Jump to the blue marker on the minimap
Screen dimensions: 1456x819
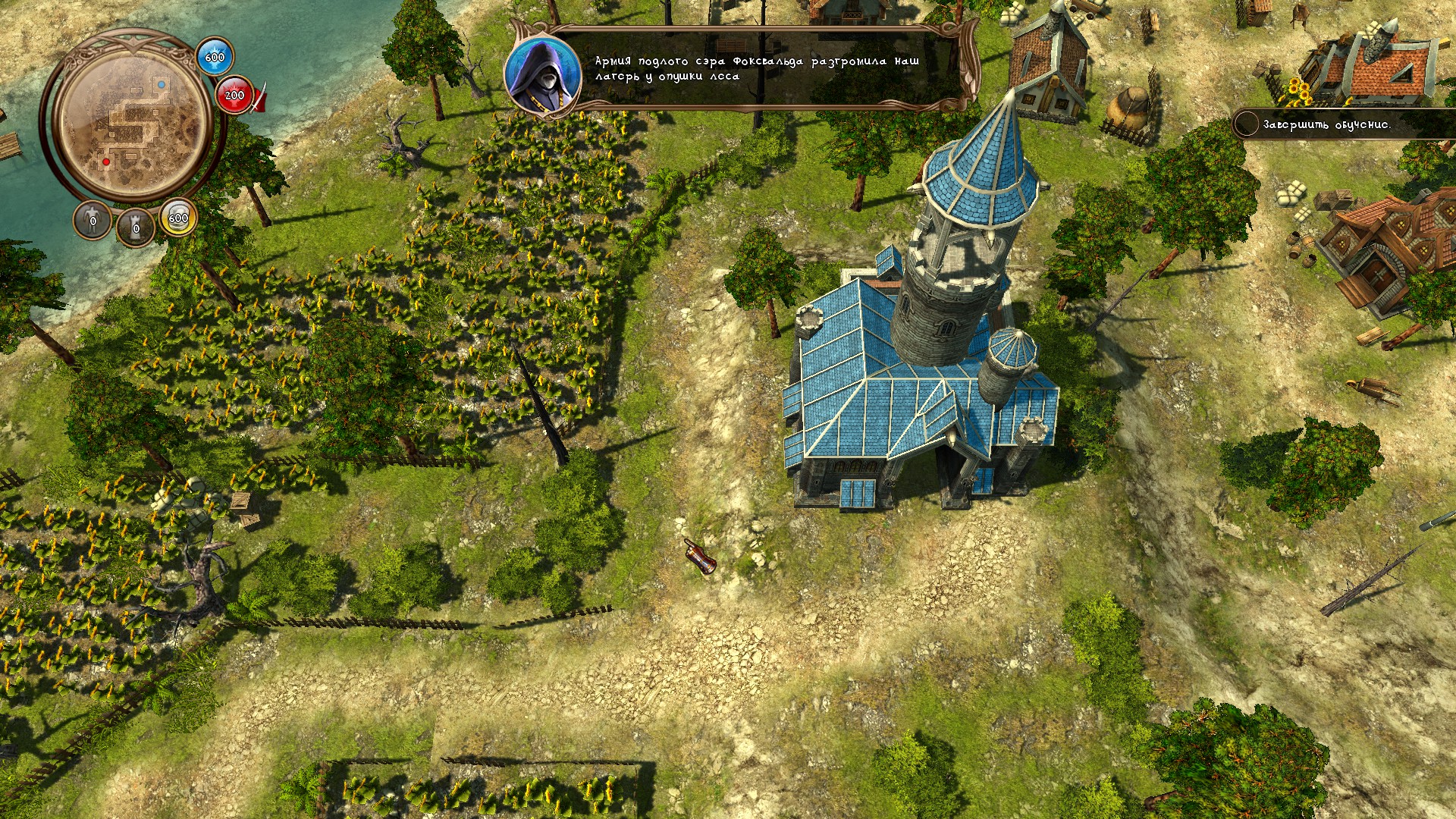click(162, 85)
